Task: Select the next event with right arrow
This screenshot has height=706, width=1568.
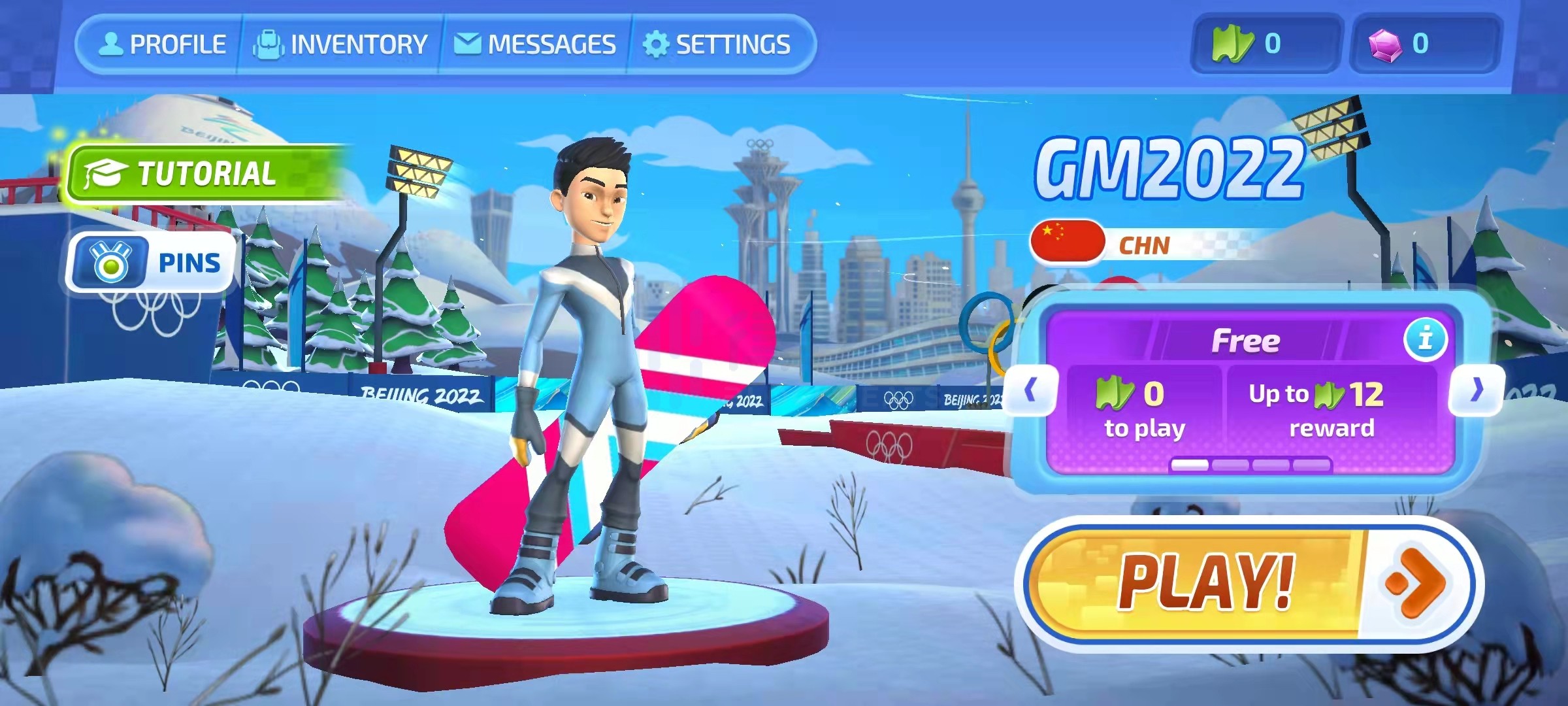Action: [1477, 390]
